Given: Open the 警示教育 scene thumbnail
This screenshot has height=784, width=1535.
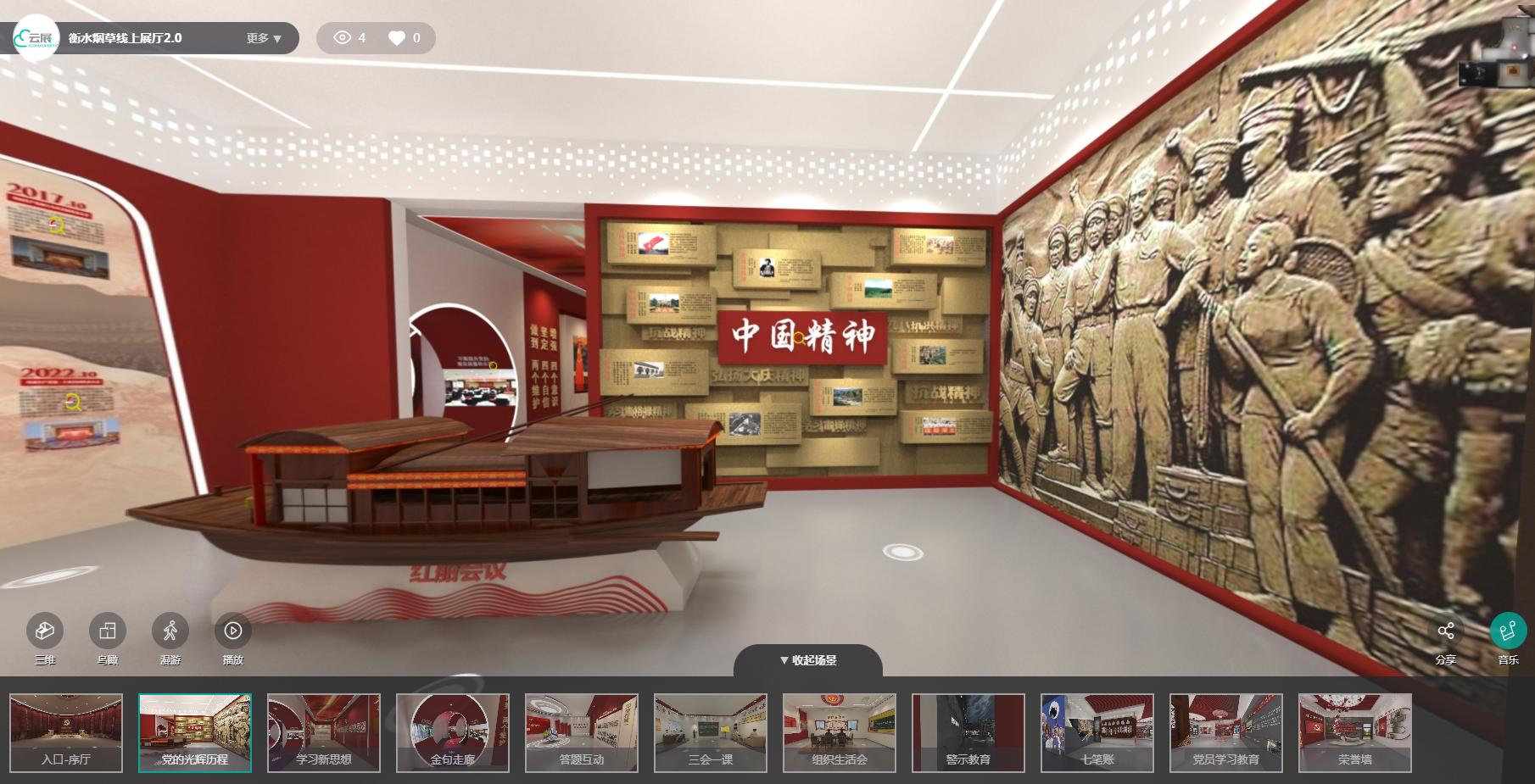Looking at the screenshot, I should click(x=968, y=732).
